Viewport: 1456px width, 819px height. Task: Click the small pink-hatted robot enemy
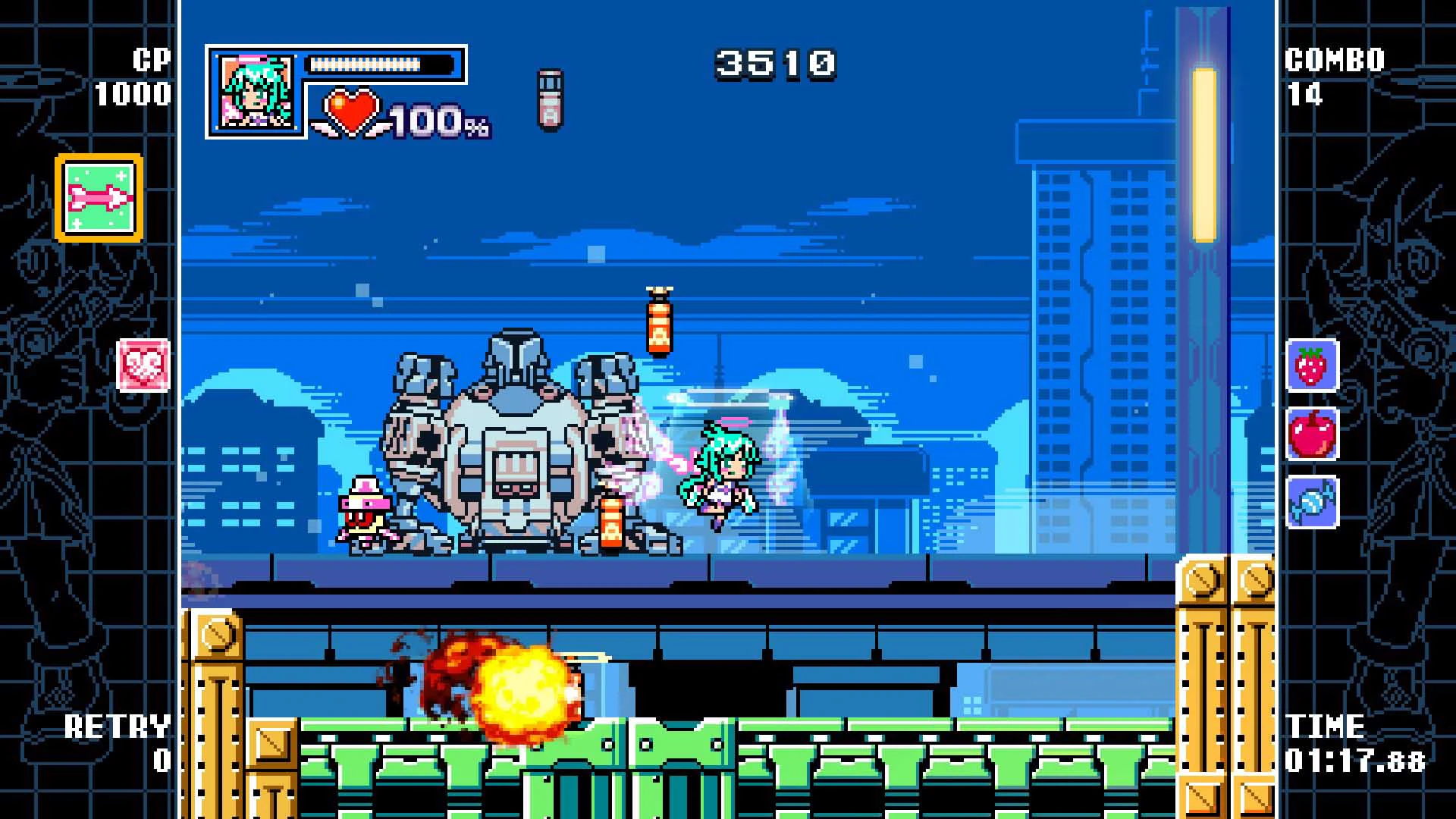(367, 511)
